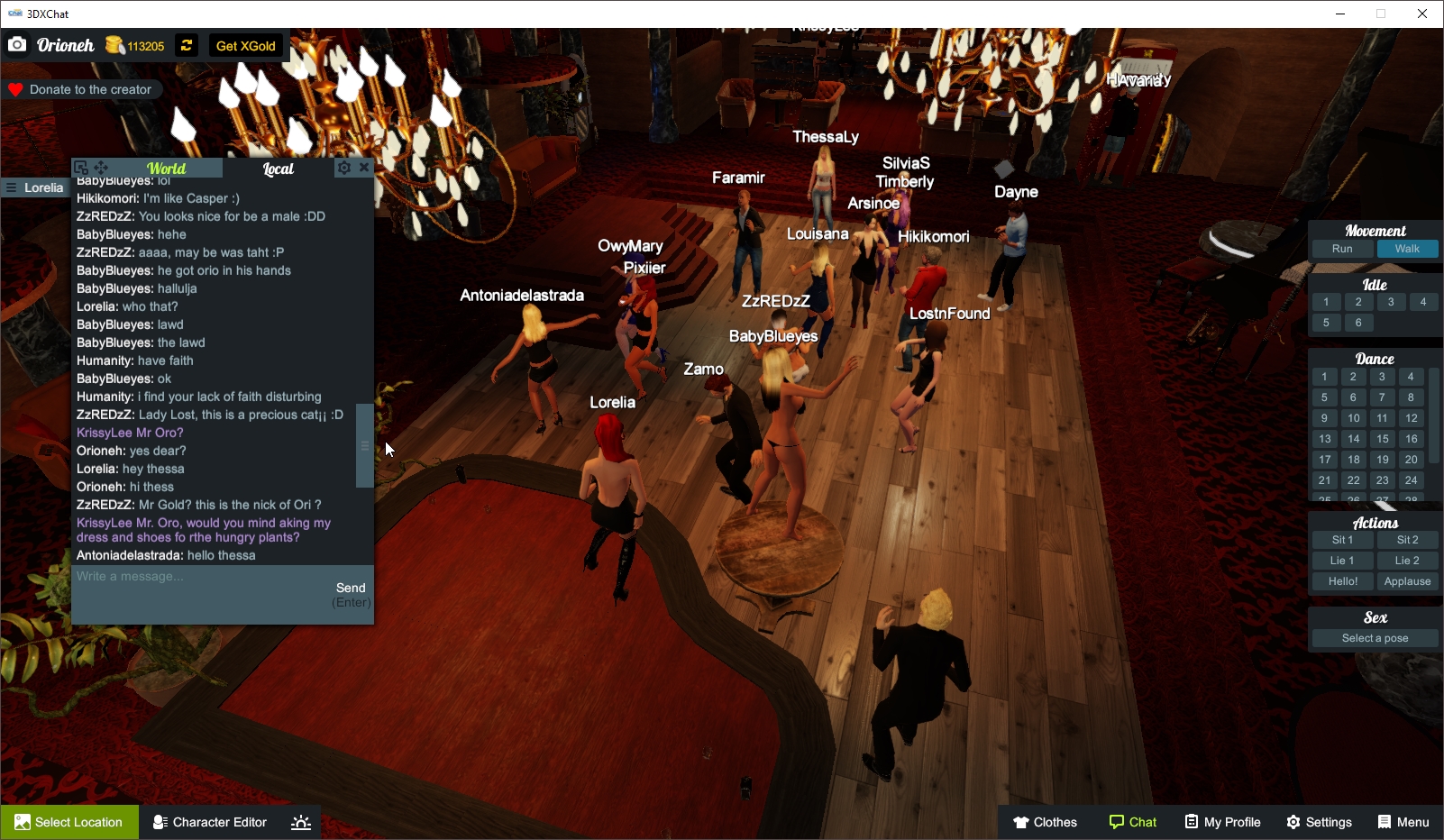Toggle Idle animation 4
Image resolution: width=1444 pixels, height=840 pixels.
1424,302
